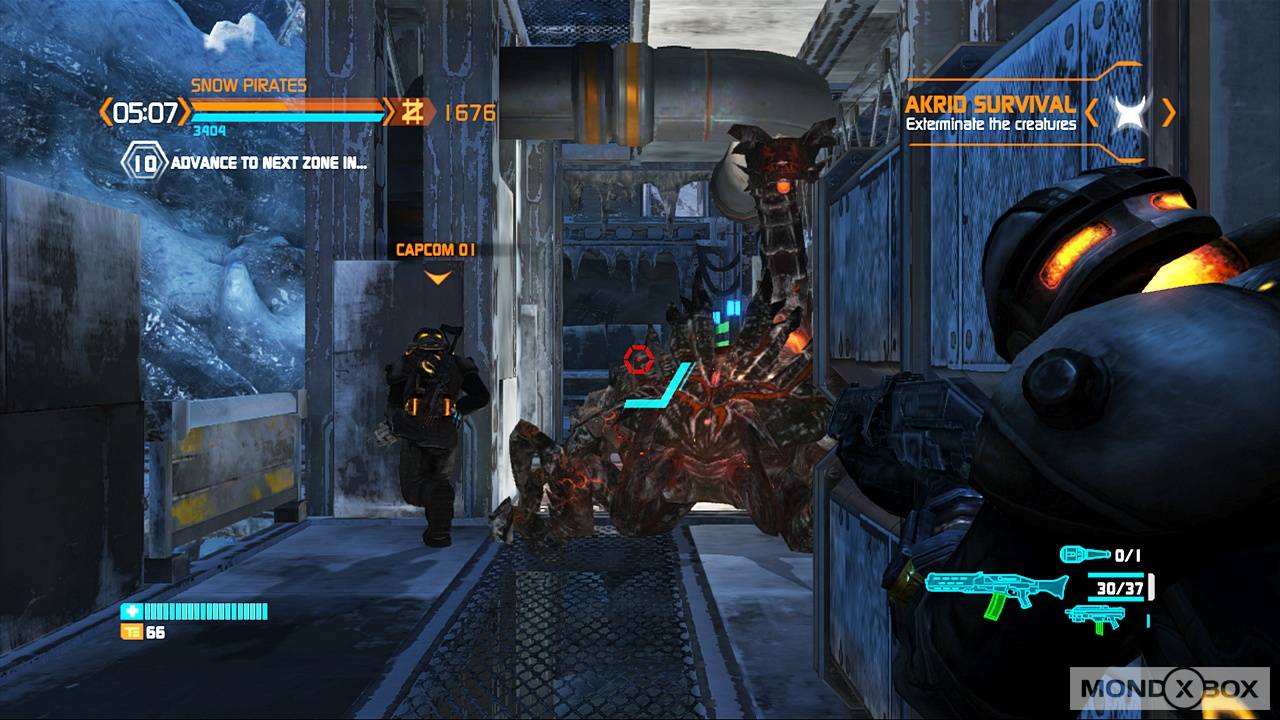The width and height of the screenshot is (1280, 720).
Task: Select the Akrid Survival objective tracker
Action: pos(990,113)
